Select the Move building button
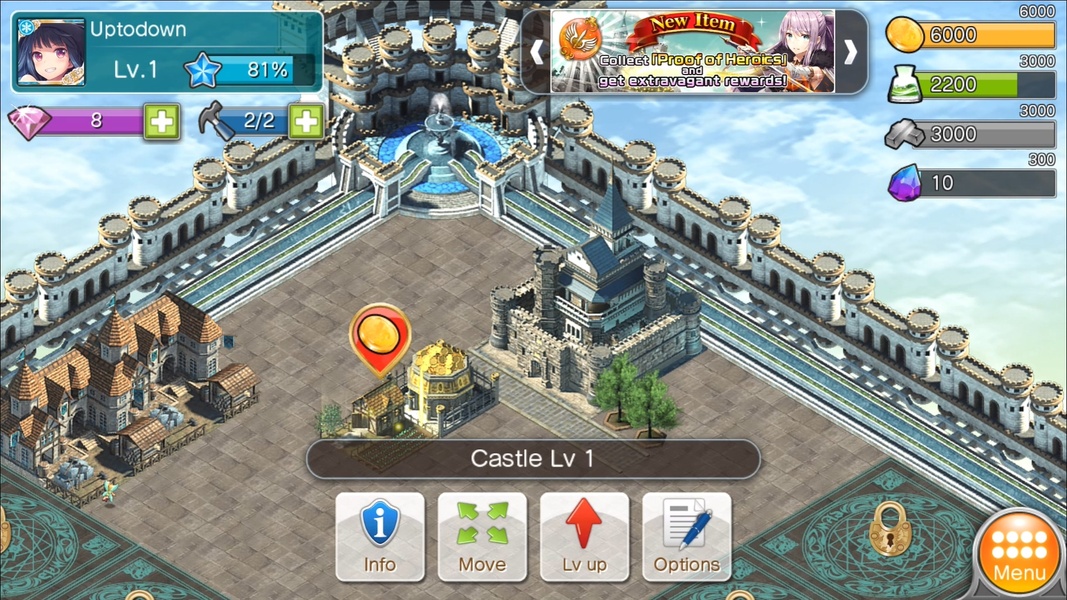The height and width of the screenshot is (600, 1067). click(482, 536)
